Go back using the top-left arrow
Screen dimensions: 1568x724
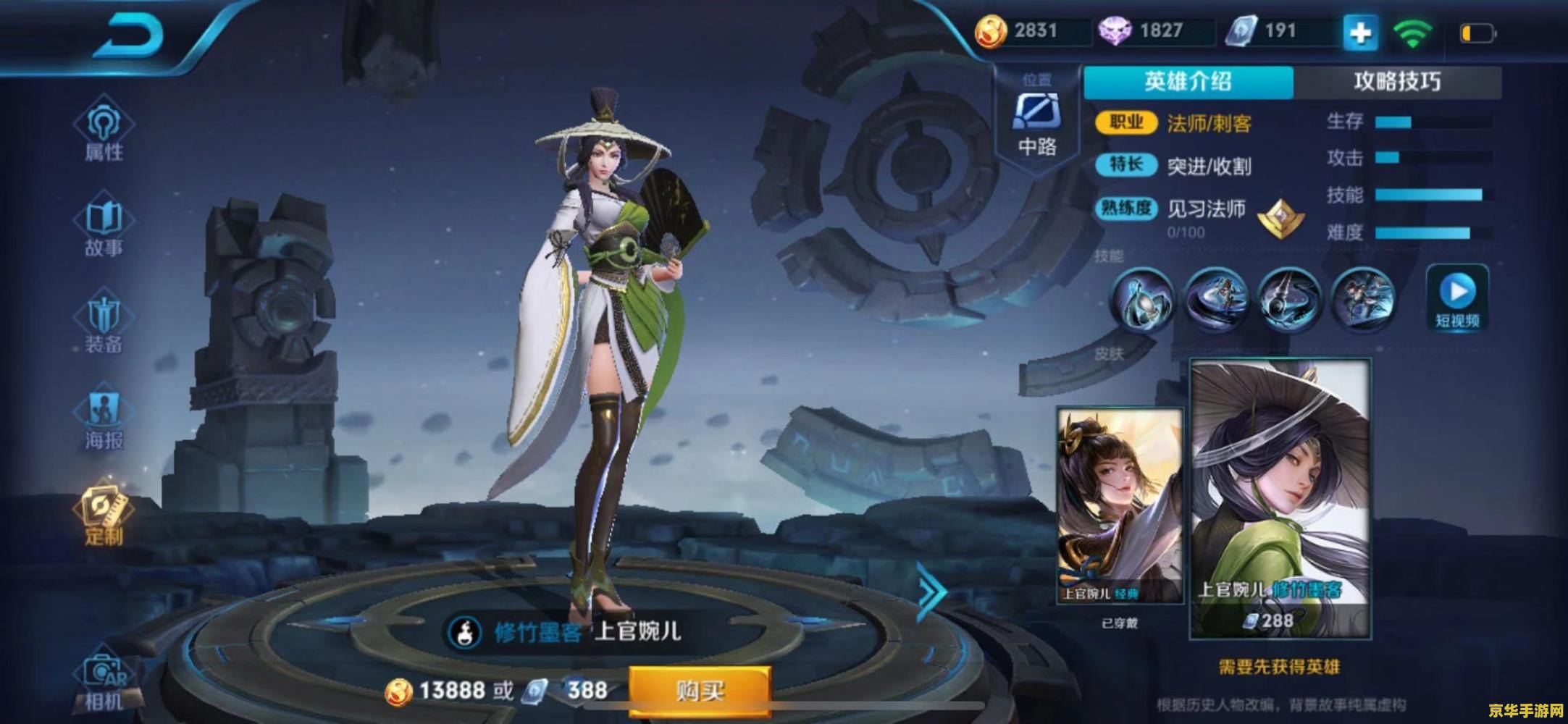[129, 36]
